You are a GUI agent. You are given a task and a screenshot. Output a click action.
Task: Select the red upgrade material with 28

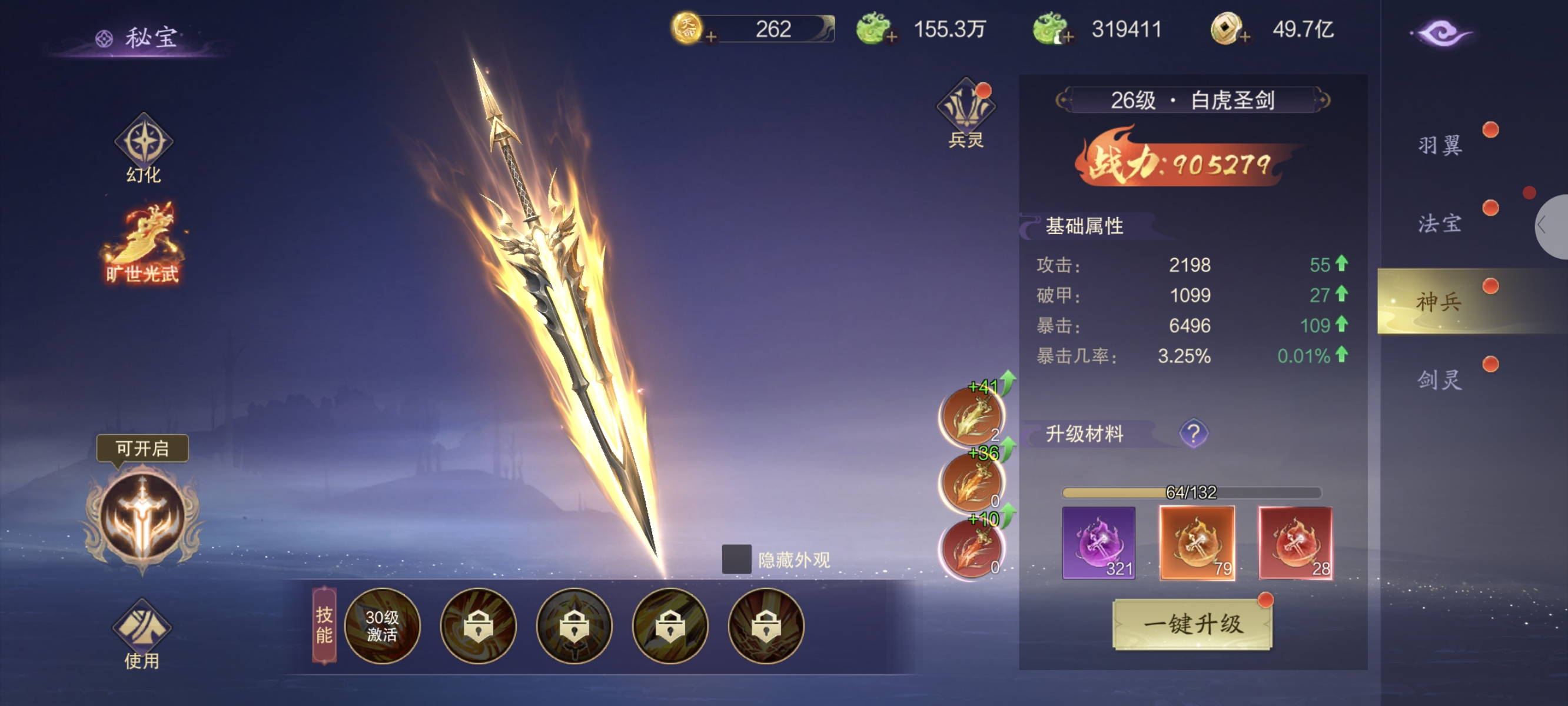click(1295, 542)
